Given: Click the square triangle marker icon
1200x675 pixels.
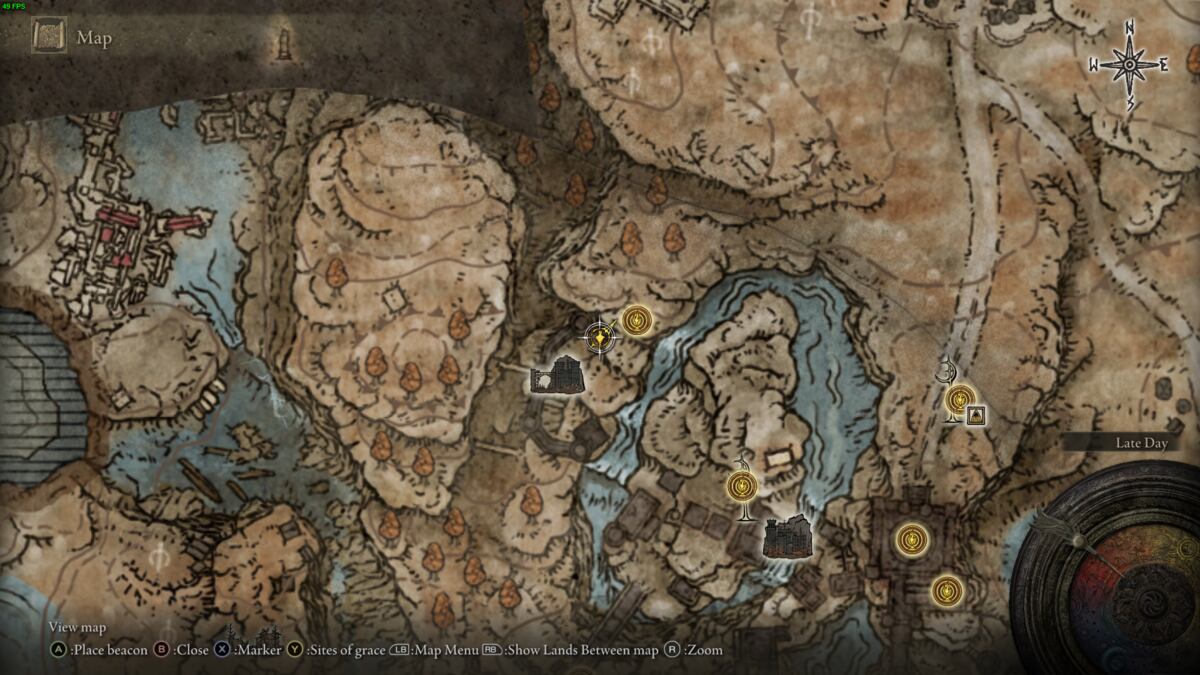Looking at the screenshot, I should pyautogui.click(x=976, y=415).
